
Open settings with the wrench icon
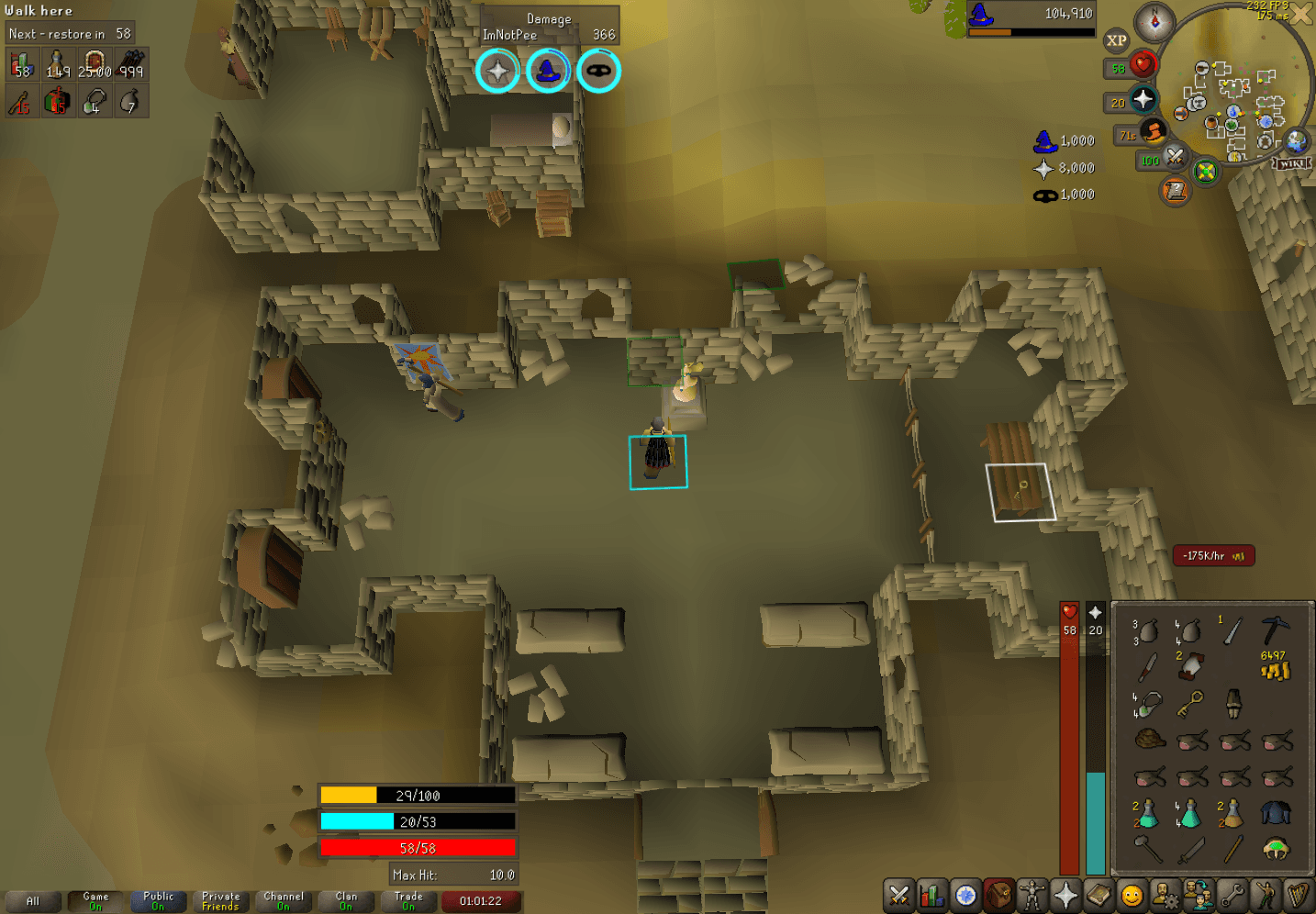[x=1232, y=895]
